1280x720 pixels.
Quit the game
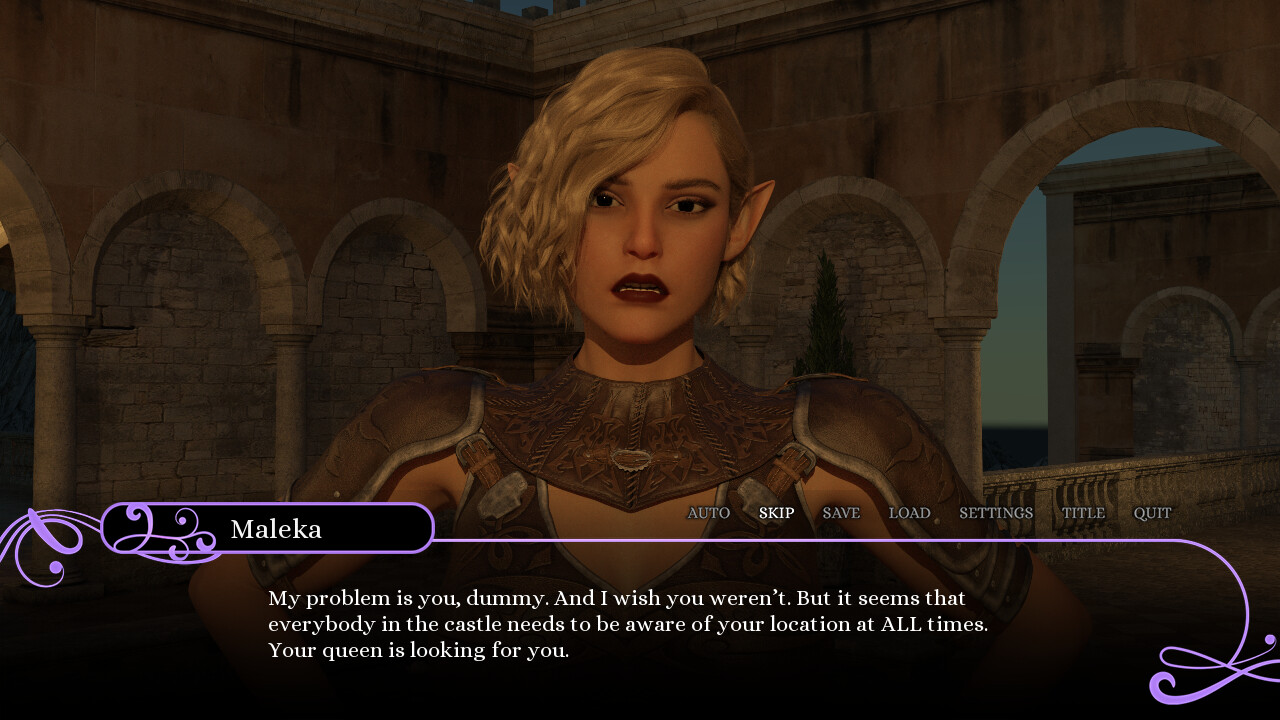1152,513
